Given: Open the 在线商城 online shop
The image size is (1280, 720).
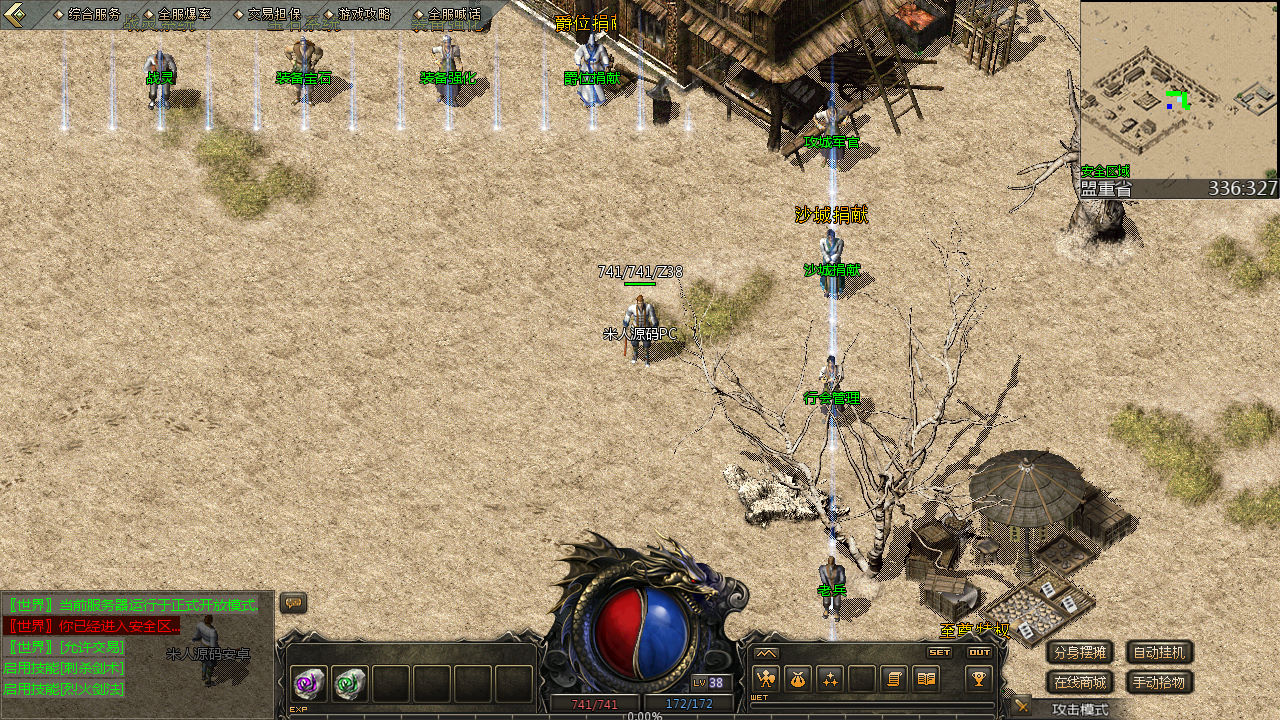Looking at the screenshot, I should [1080, 683].
